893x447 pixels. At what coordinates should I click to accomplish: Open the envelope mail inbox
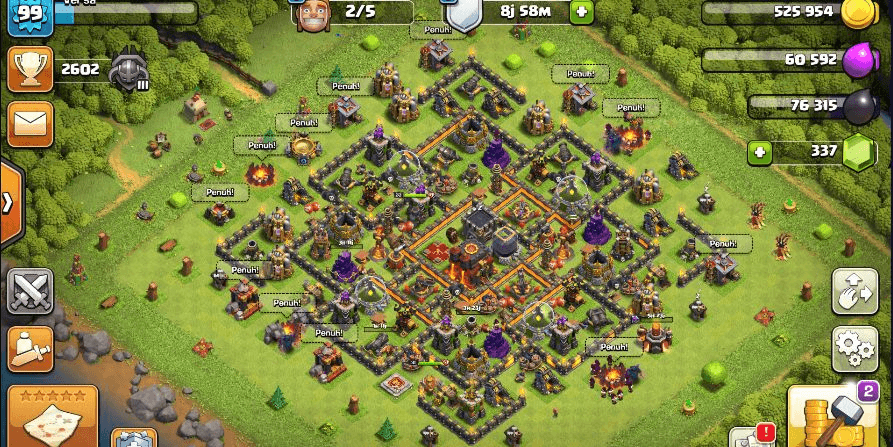pyautogui.click(x=30, y=124)
